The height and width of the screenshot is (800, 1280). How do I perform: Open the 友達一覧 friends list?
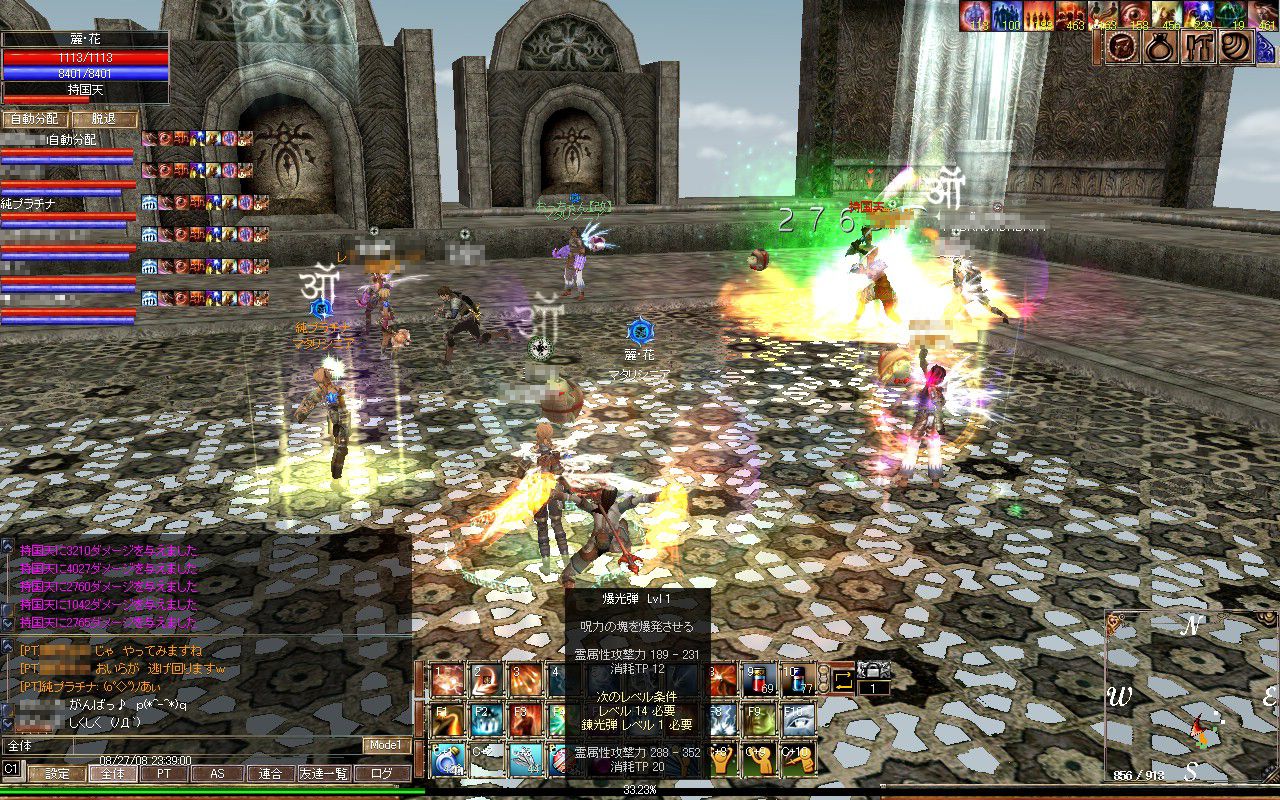click(324, 773)
